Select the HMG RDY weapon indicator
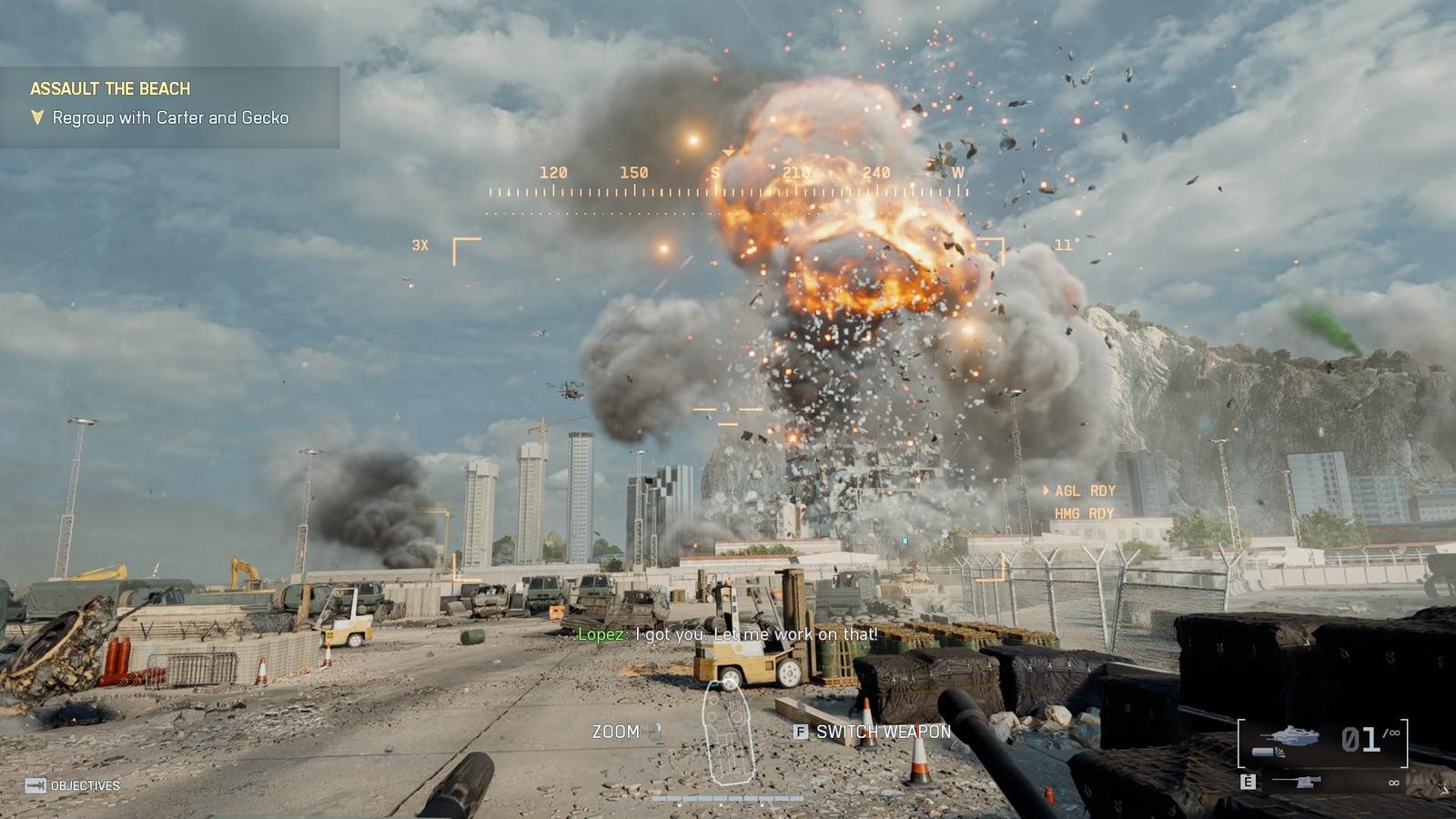The width and height of the screenshot is (1456, 819). click(1084, 513)
